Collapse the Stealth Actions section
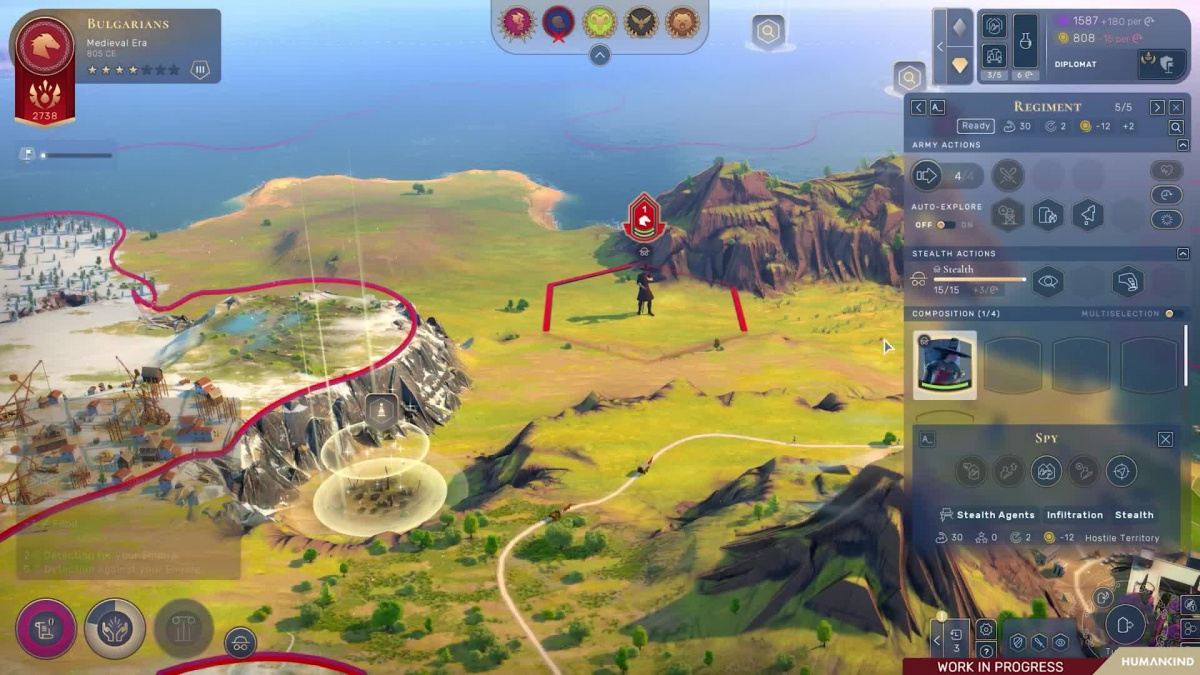 [1183, 254]
